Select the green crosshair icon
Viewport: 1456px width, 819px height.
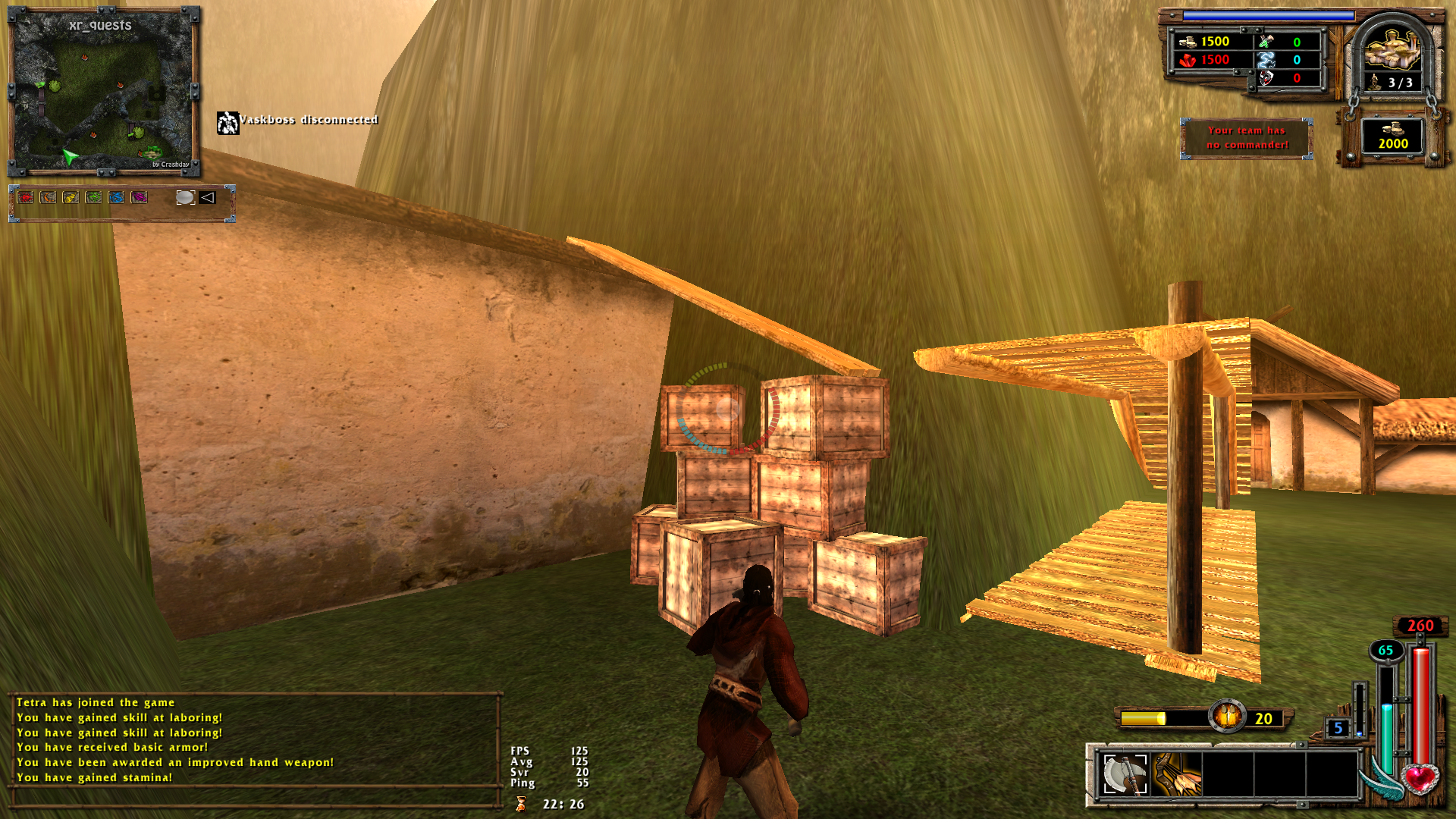click(x=94, y=197)
